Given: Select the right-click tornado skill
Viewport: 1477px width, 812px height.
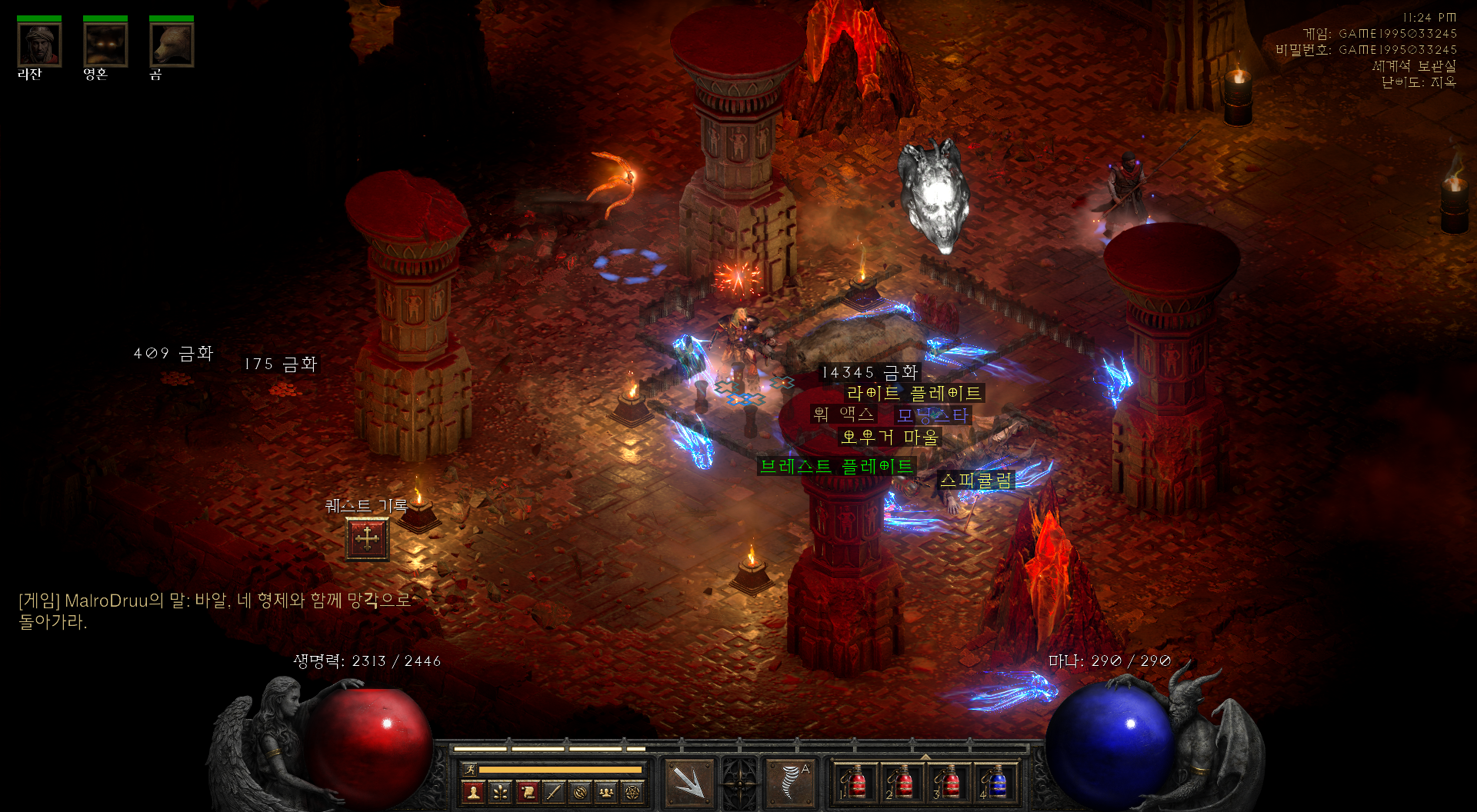Looking at the screenshot, I should pyautogui.click(x=791, y=782).
